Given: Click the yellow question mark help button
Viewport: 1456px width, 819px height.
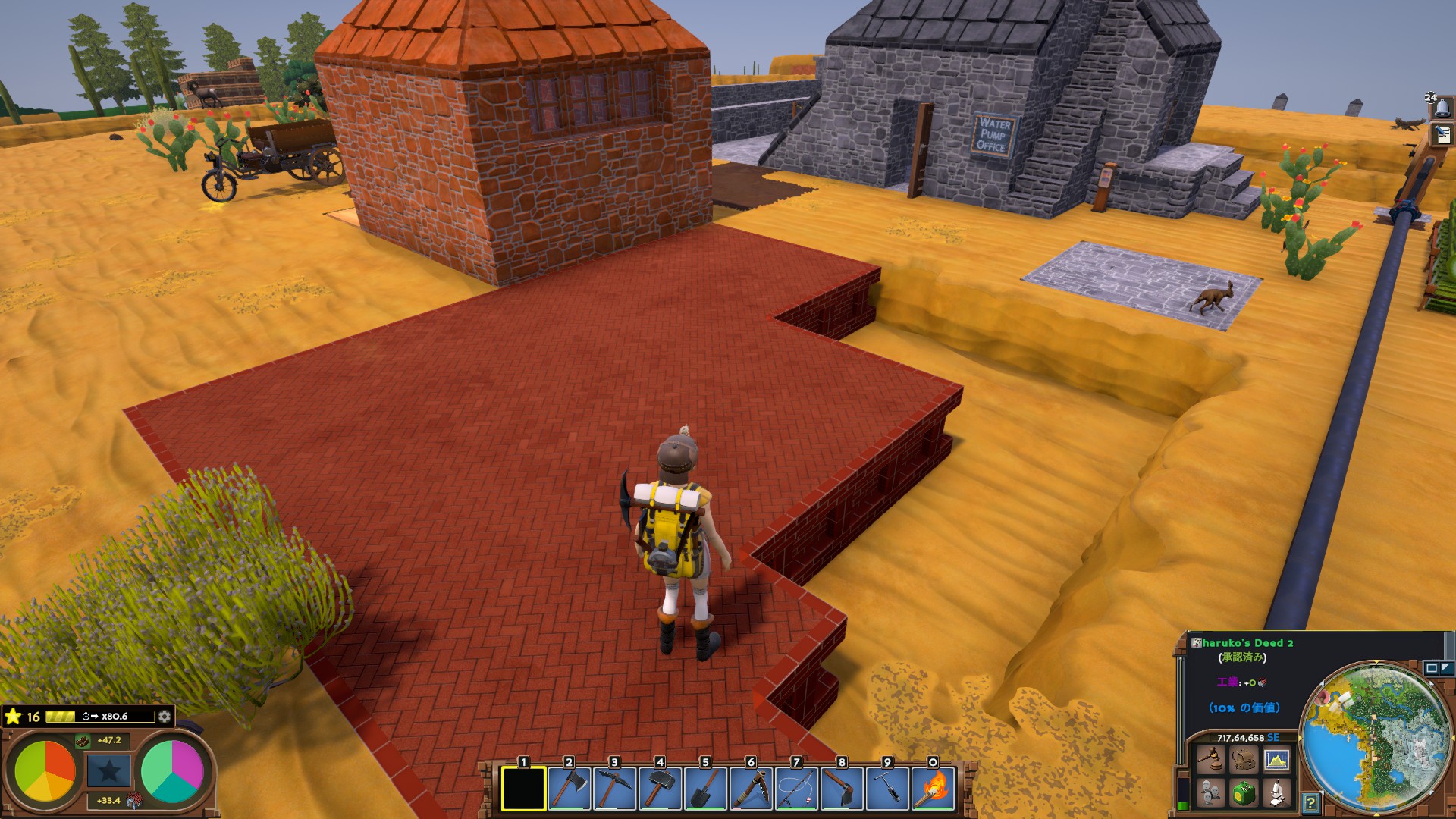Looking at the screenshot, I should pos(1311,802).
